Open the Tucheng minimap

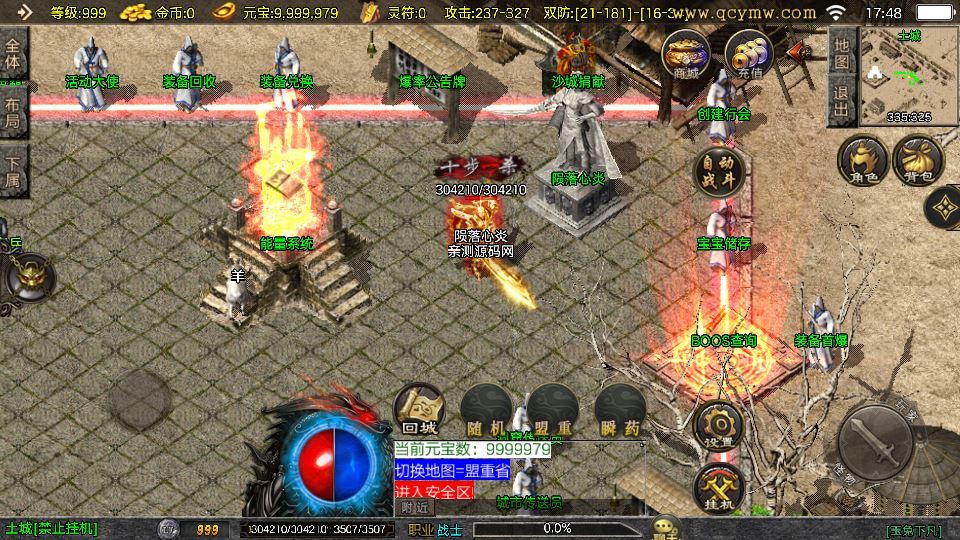[908, 74]
